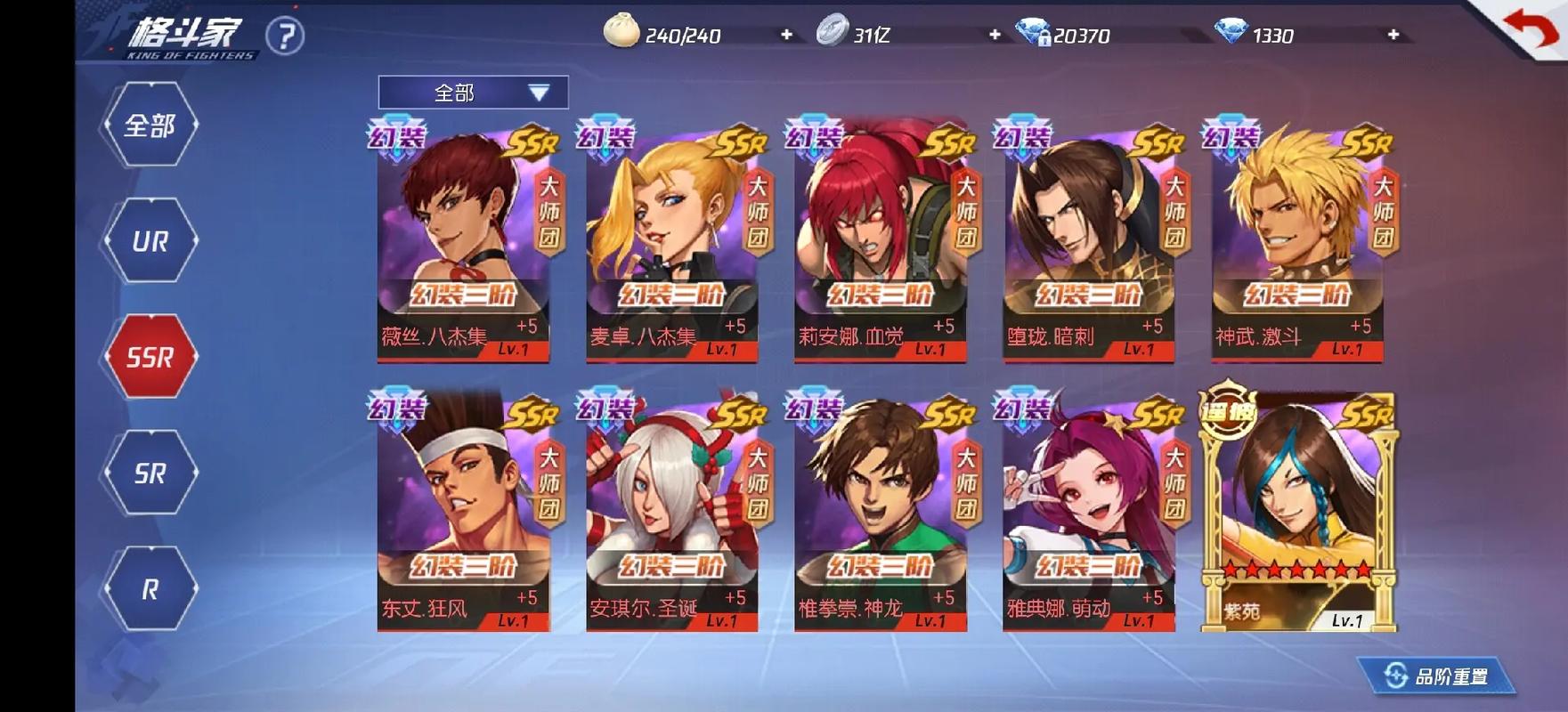
Task: Open the R rarity tab
Action: pos(150,588)
